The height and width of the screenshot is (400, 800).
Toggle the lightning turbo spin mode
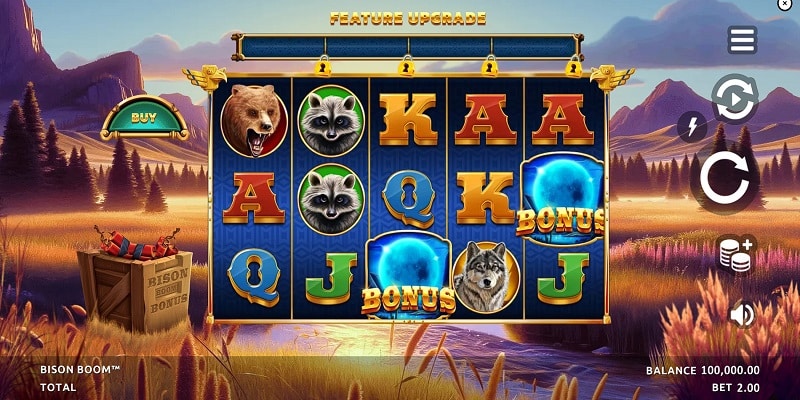pos(692,126)
